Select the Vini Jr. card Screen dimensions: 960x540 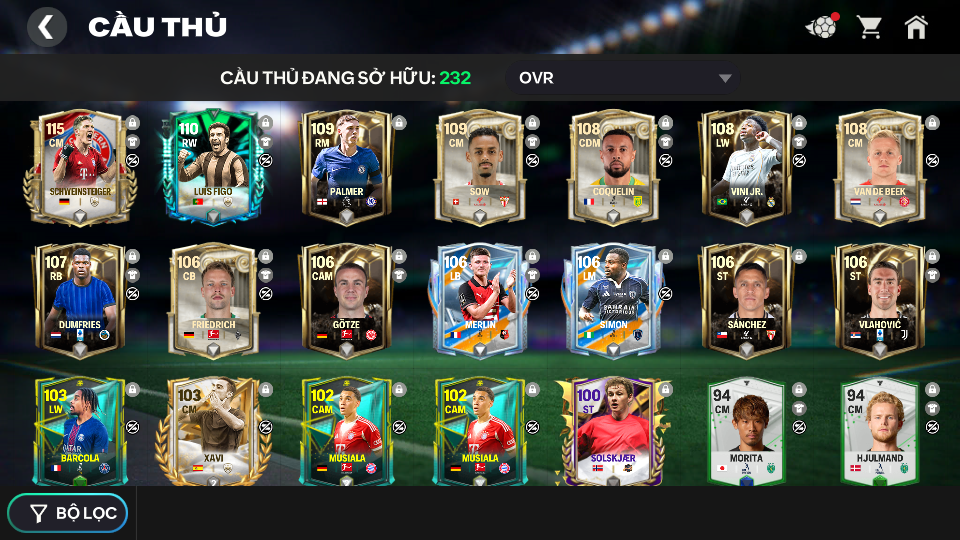pos(746,166)
